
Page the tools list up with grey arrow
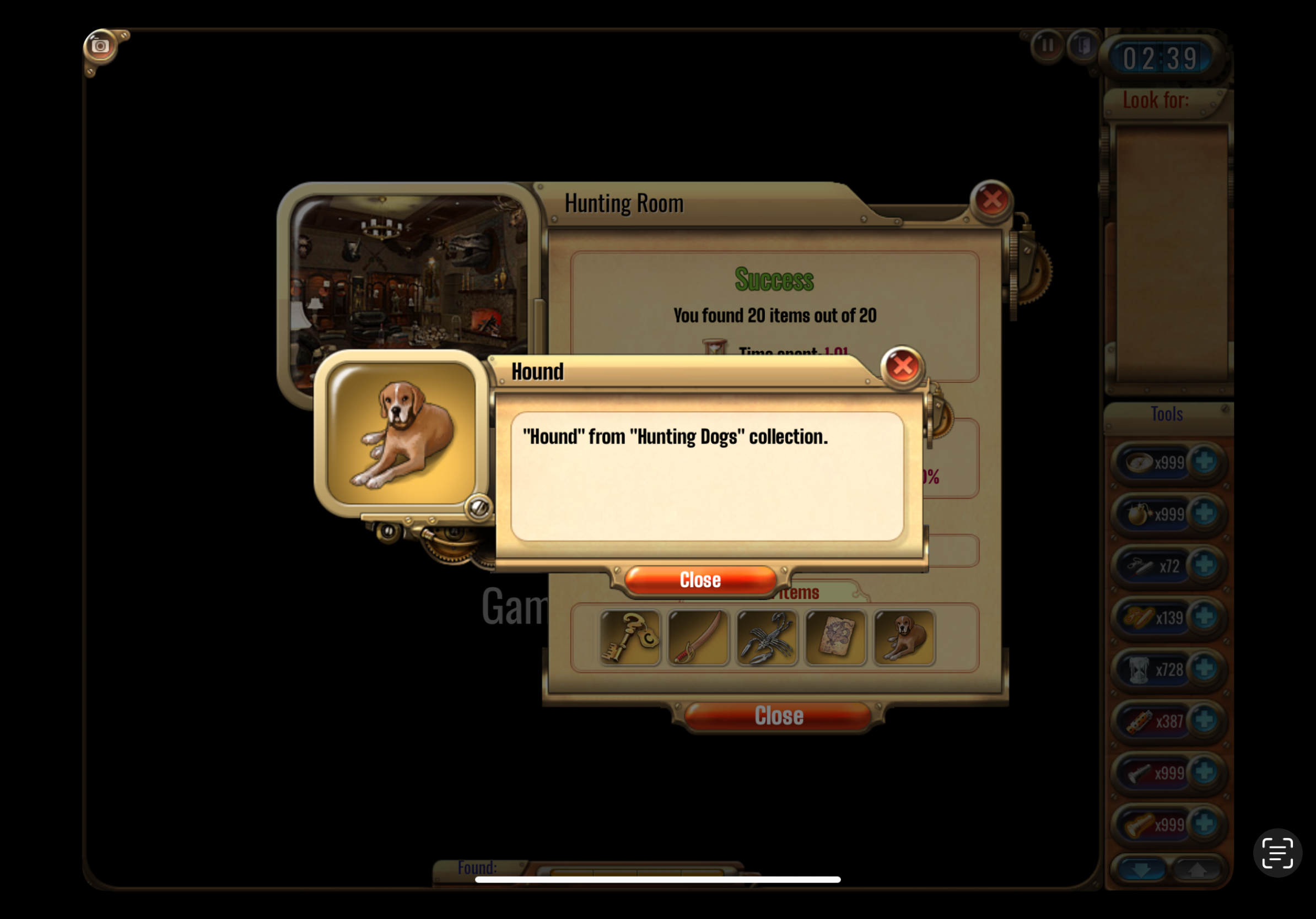[1197, 870]
